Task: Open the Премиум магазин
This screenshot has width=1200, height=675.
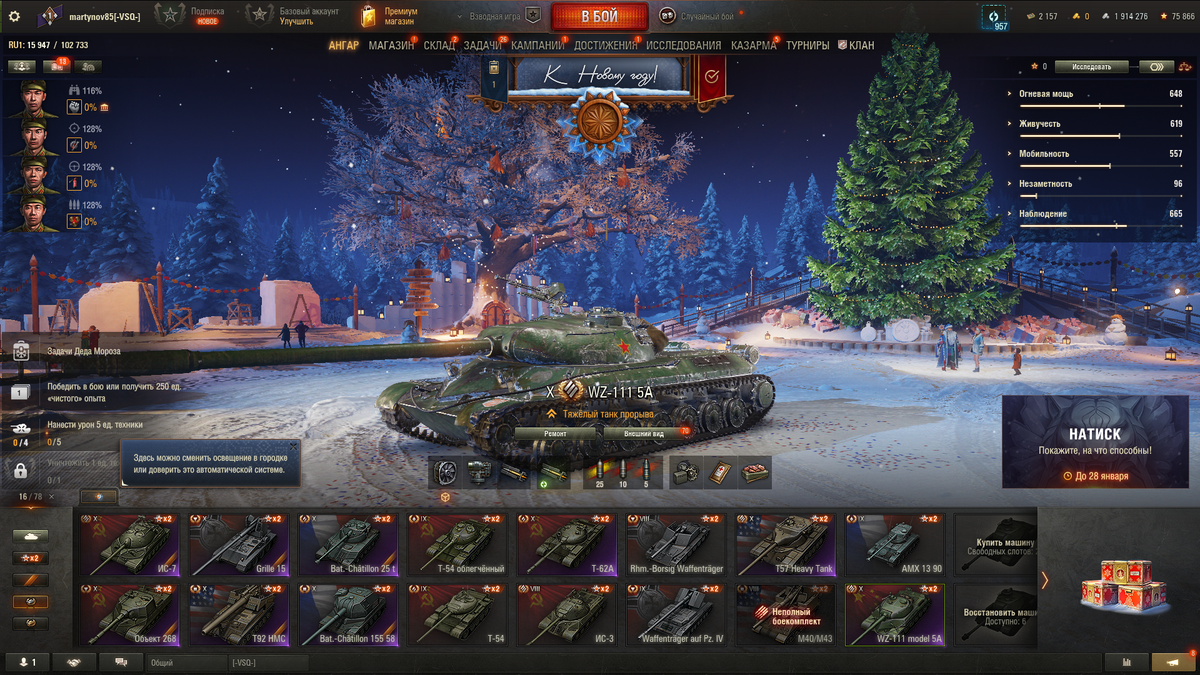Action: click(x=390, y=16)
